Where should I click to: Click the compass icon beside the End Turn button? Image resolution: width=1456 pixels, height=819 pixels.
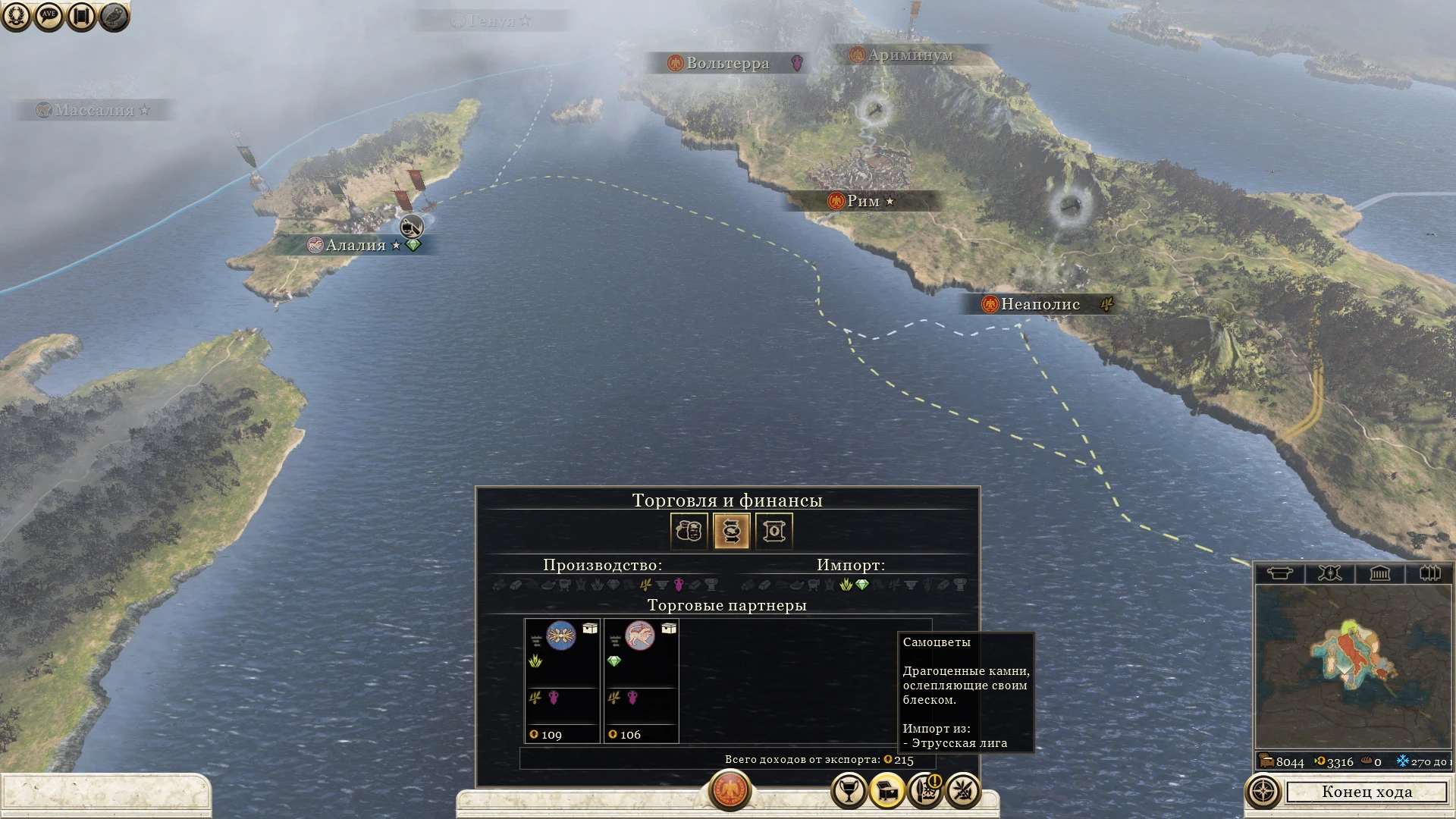[x=1264, y=791]
